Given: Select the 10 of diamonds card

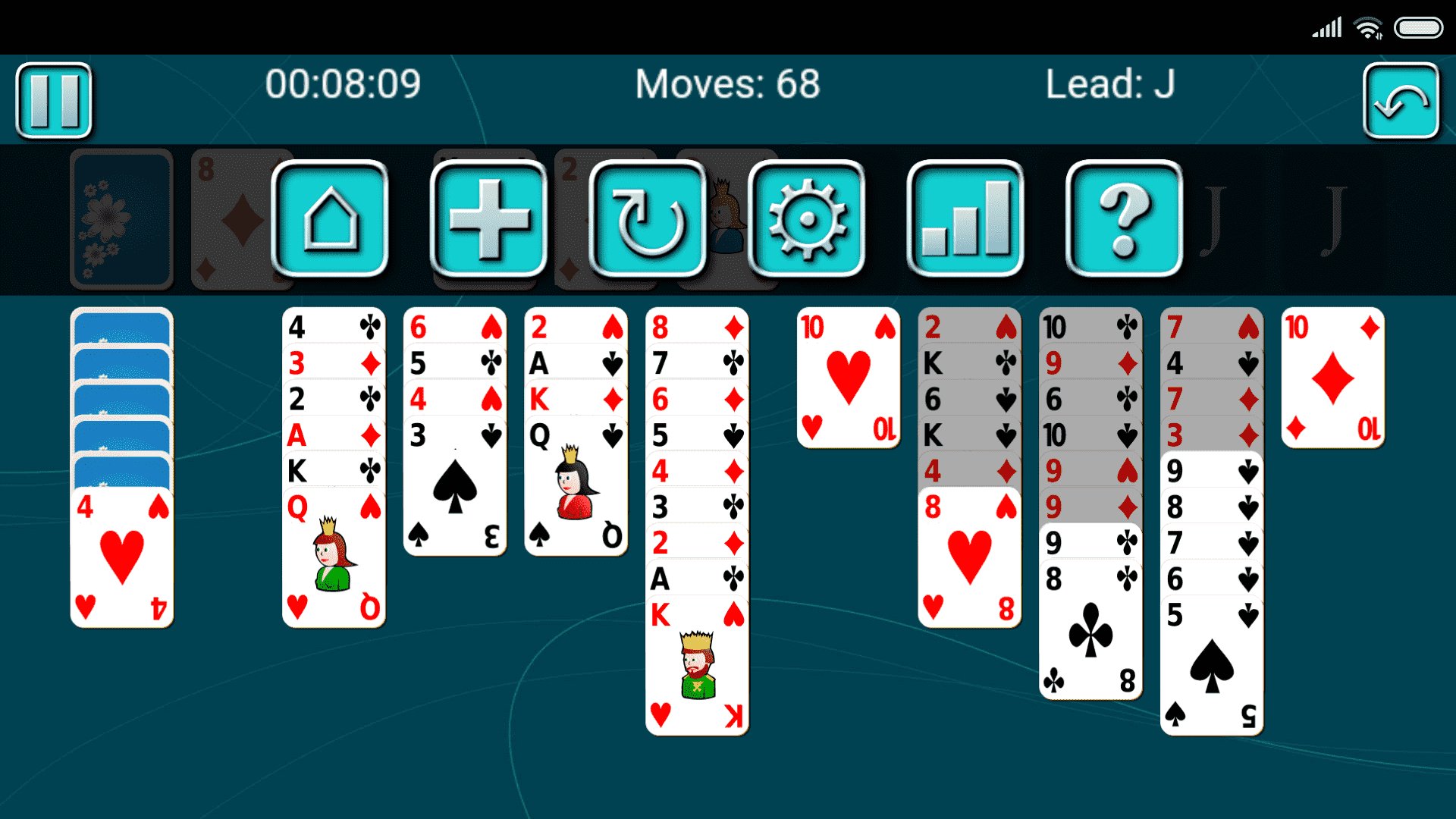Looking at the screenshot, I should (1332, 377).
